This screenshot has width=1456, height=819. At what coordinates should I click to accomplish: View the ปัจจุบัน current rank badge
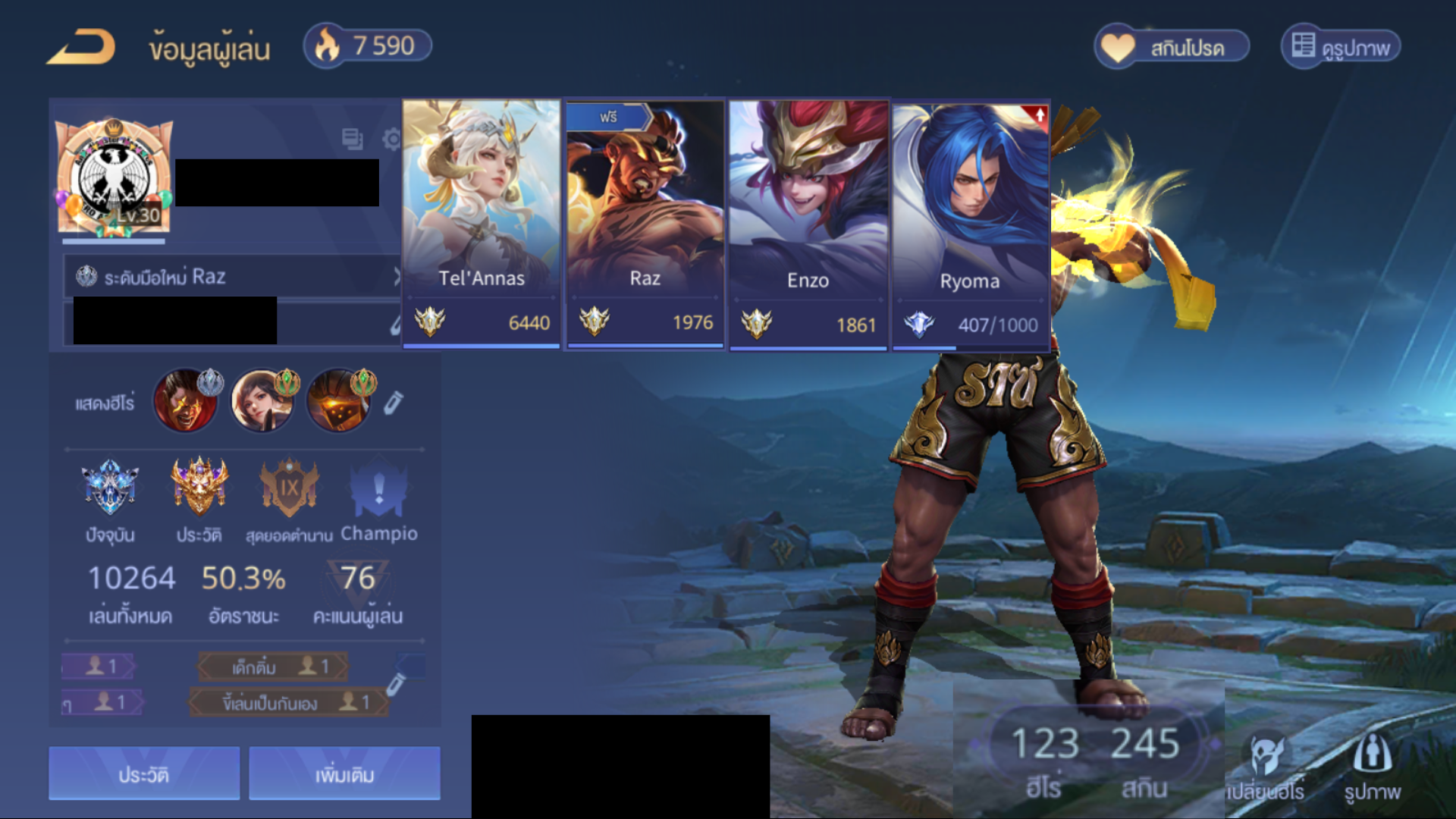pyautogui.click(x=111, y=488)
